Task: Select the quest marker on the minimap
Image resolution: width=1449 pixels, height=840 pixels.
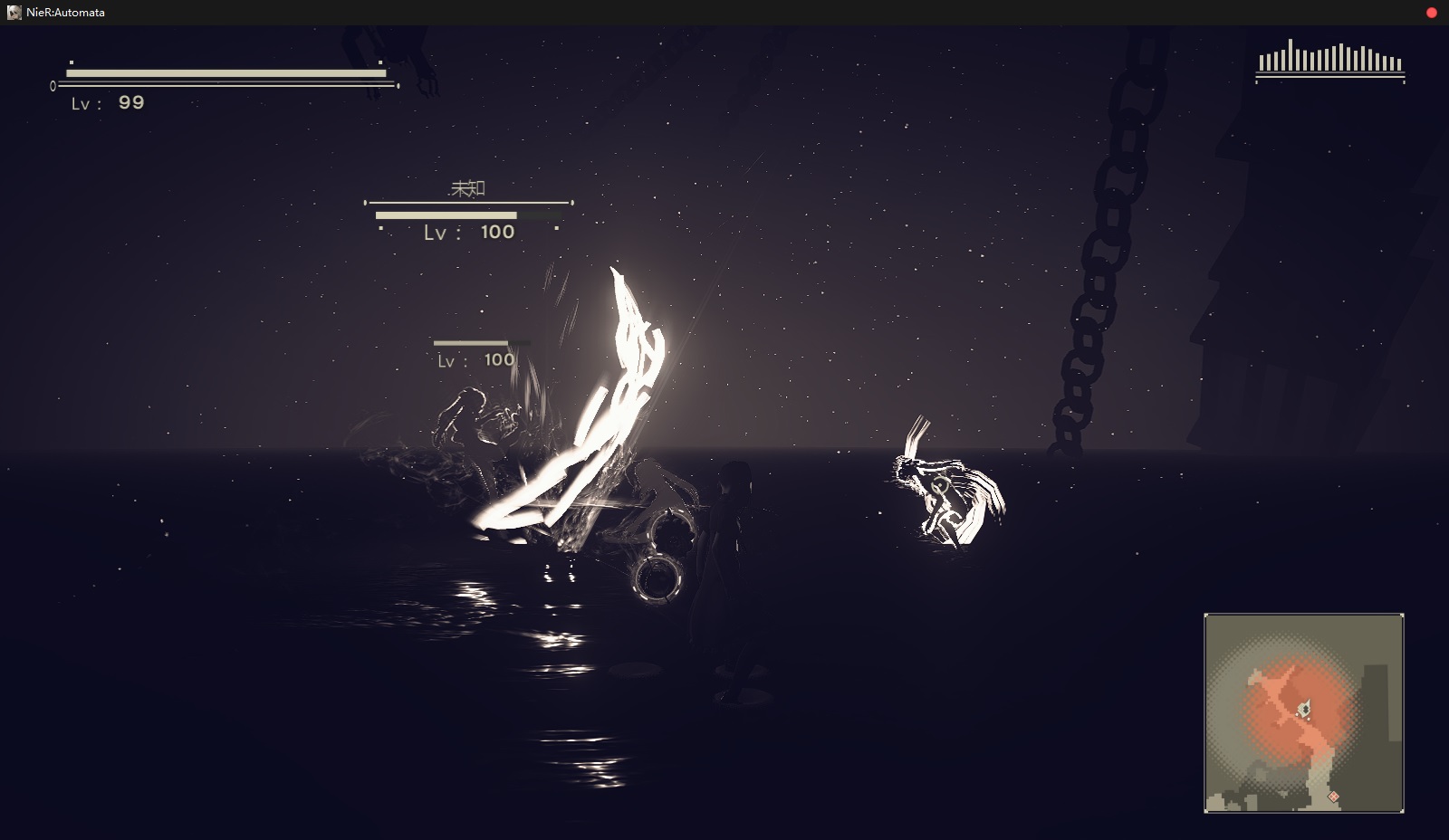Action: [1333, 797]
